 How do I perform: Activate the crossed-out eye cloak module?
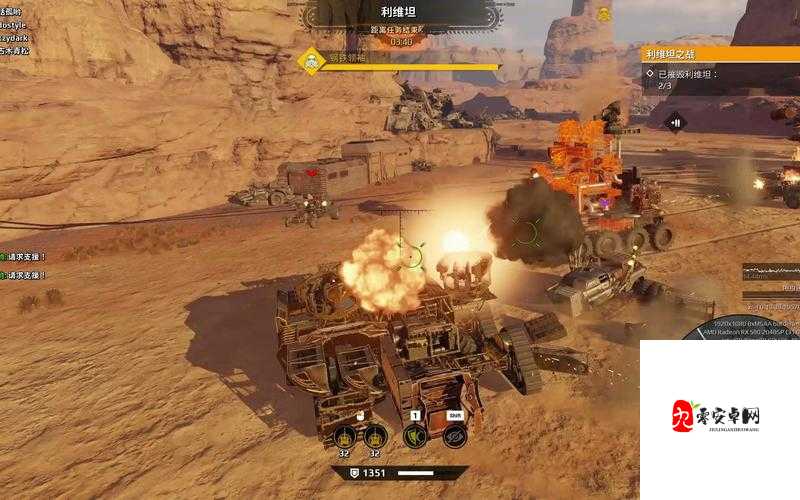[454, 436]
